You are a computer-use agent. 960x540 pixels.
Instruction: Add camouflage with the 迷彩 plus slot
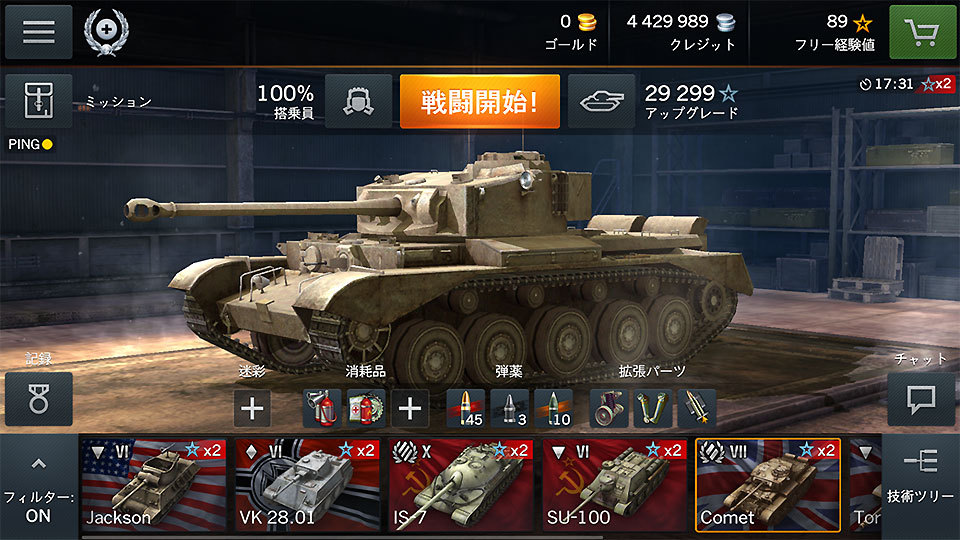pyautogui.click(x=253, y=408)
